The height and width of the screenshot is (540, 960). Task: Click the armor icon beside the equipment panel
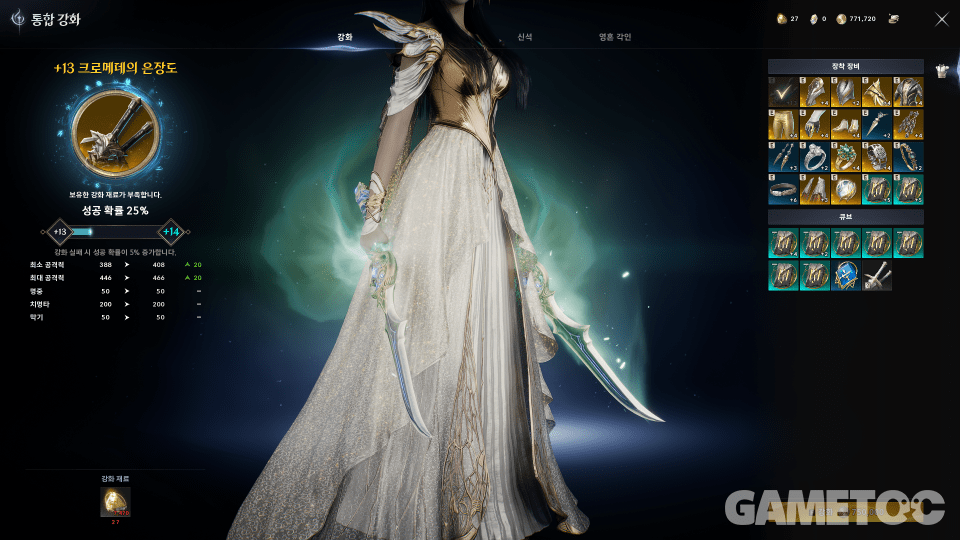point(941,70)
